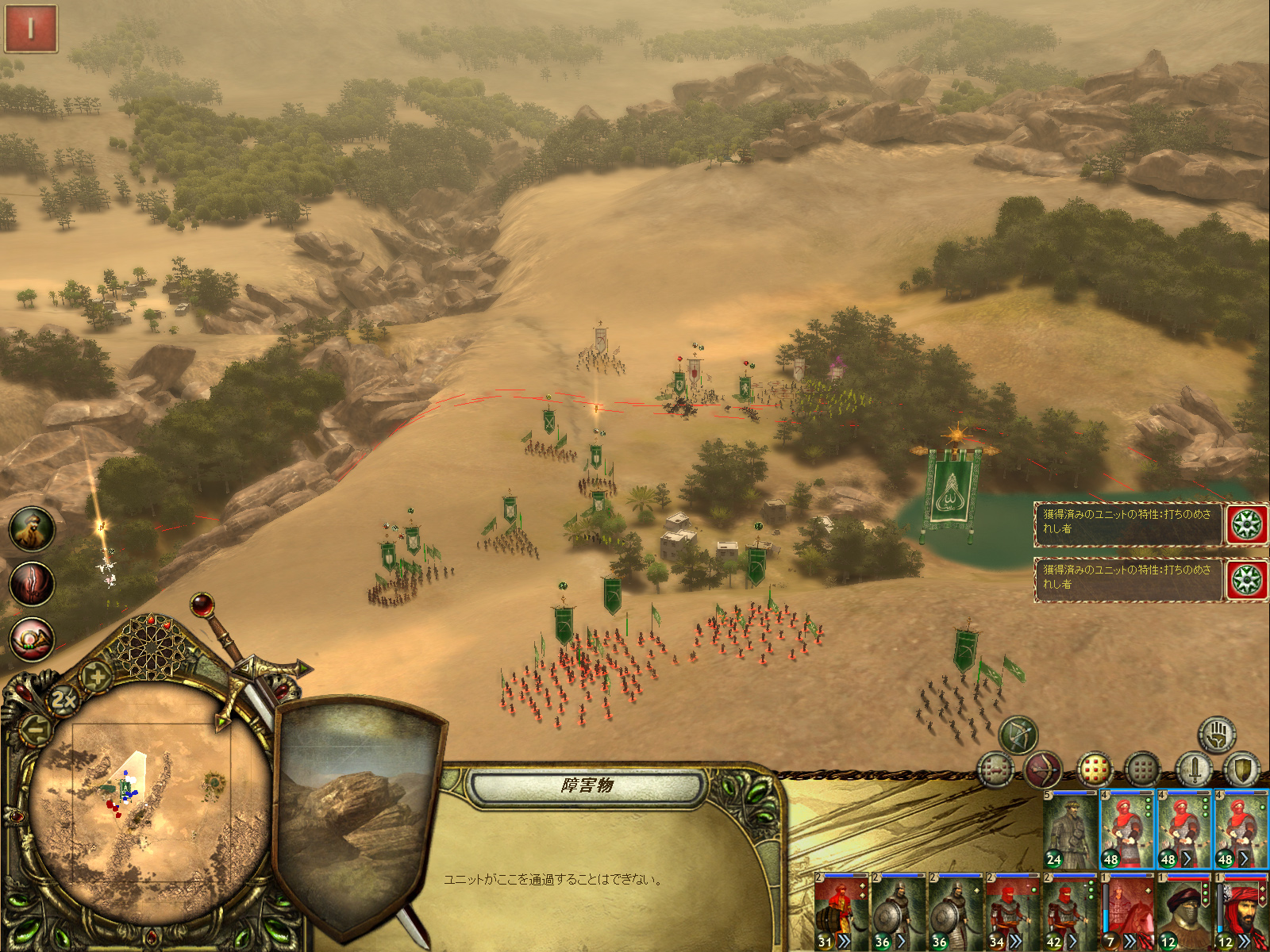Click the open hand halt button

point(1216,735)
